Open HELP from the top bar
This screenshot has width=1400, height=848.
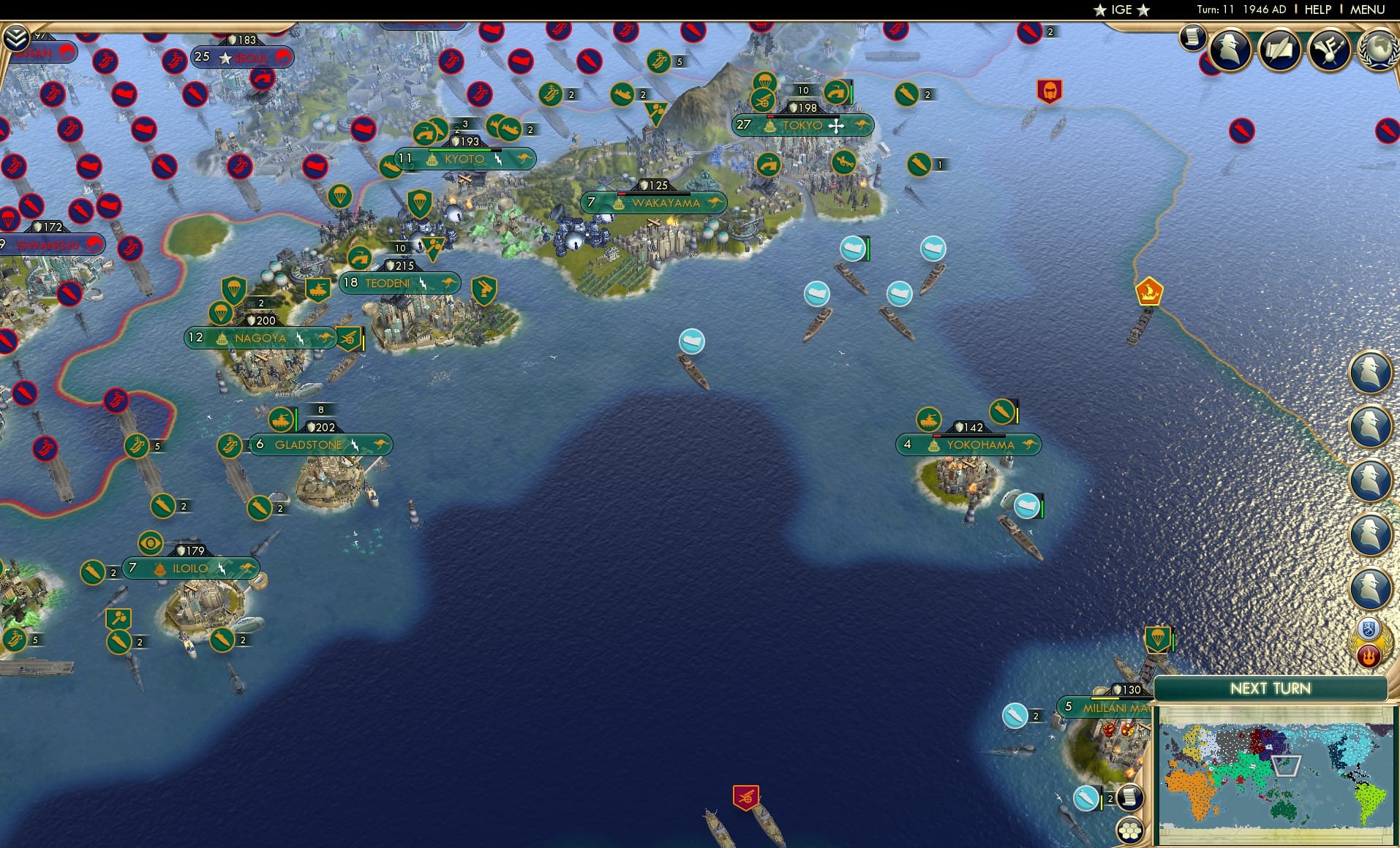[1317, 10]
